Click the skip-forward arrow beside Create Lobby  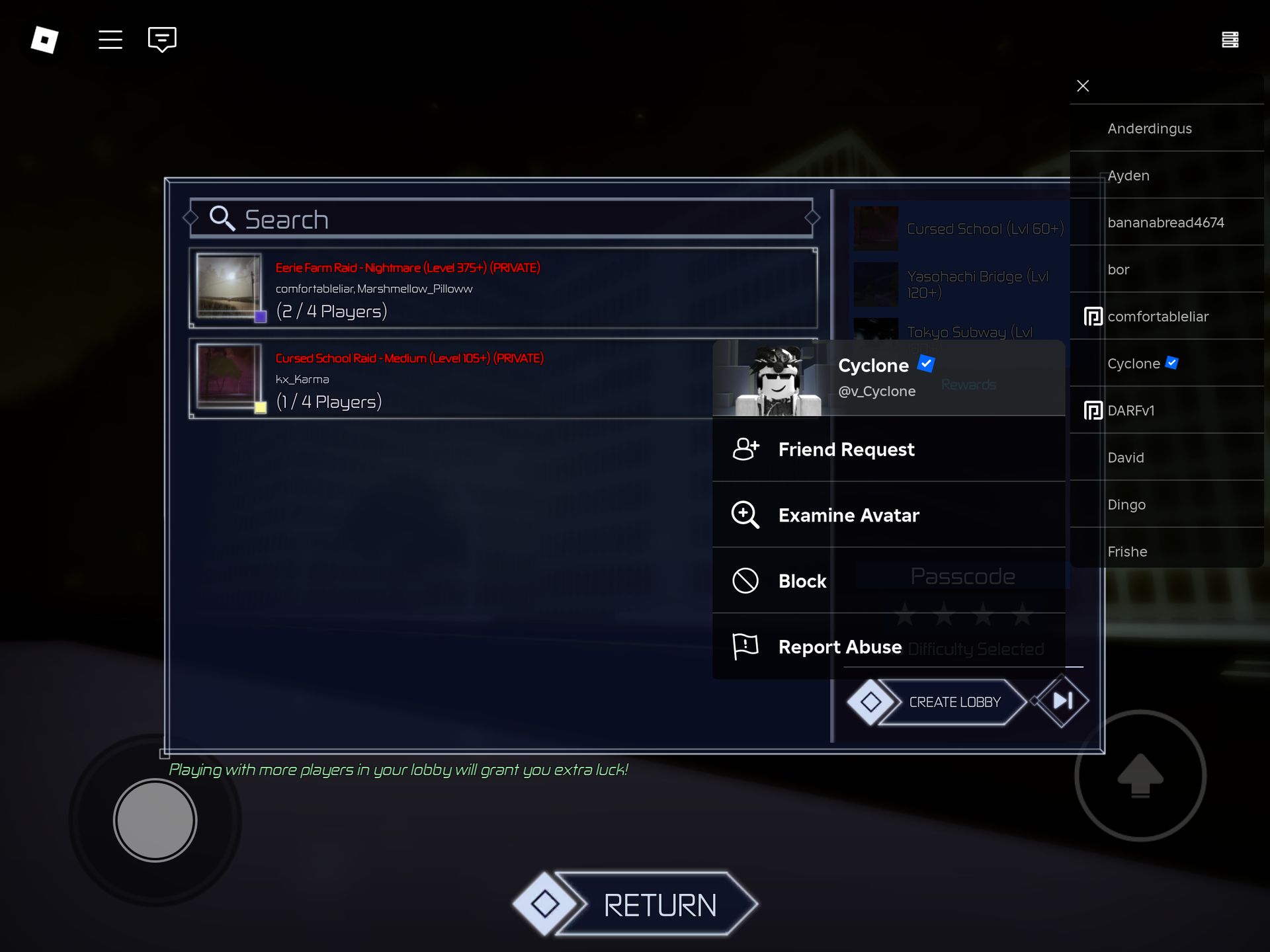(x=1062, y=701)
